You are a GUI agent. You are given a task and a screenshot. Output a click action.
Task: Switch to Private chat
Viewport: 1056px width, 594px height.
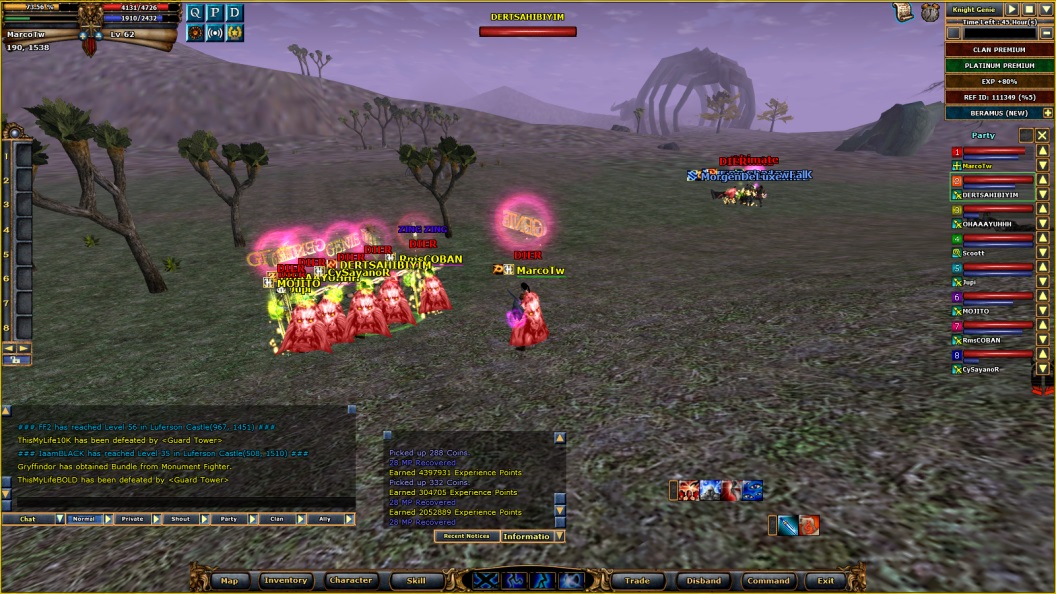132,519
